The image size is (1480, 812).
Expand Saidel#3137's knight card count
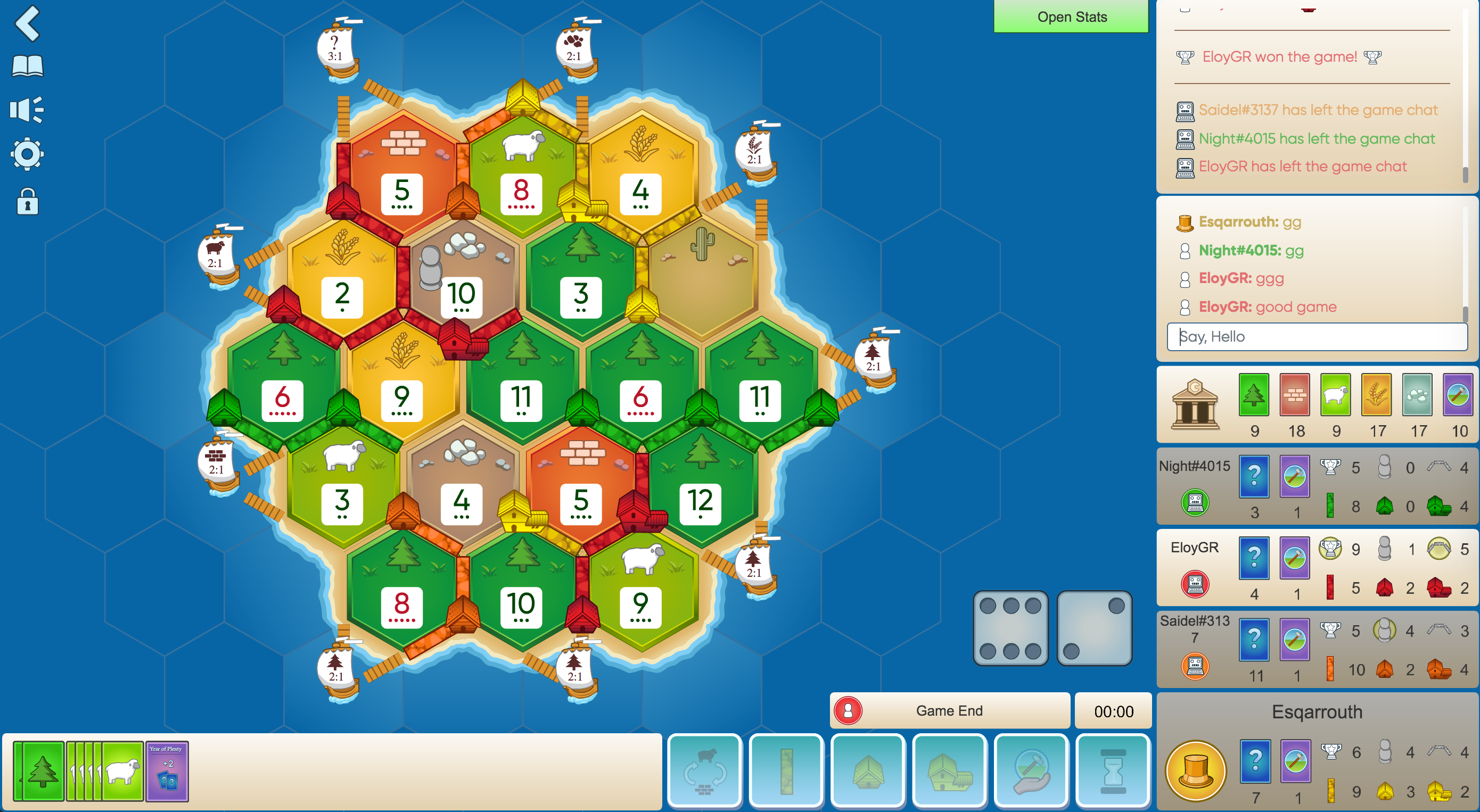click(x=1295, y=640)
